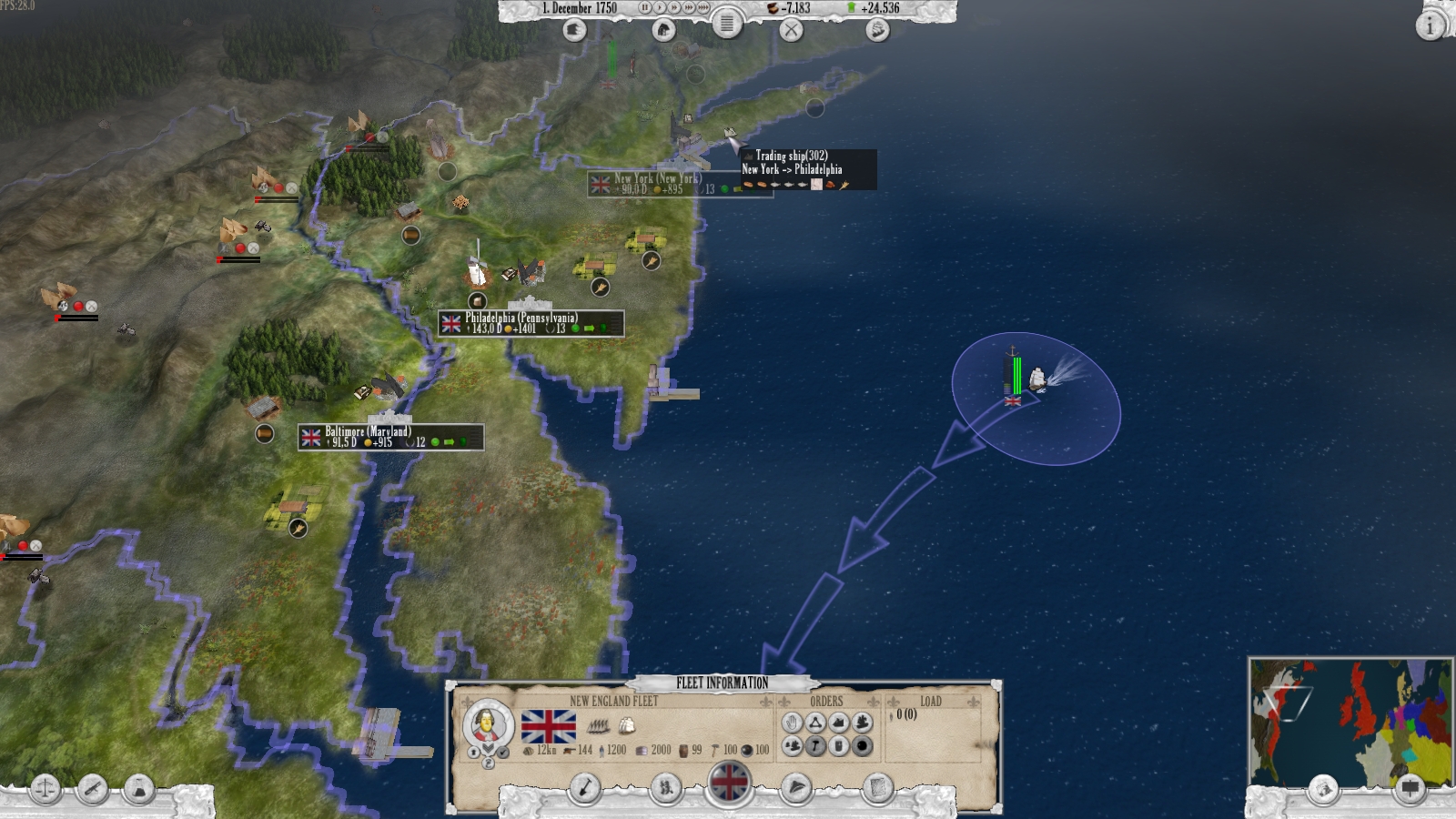Toggle the black circle order in Orders panel
1456x819 pixels.
861,746
